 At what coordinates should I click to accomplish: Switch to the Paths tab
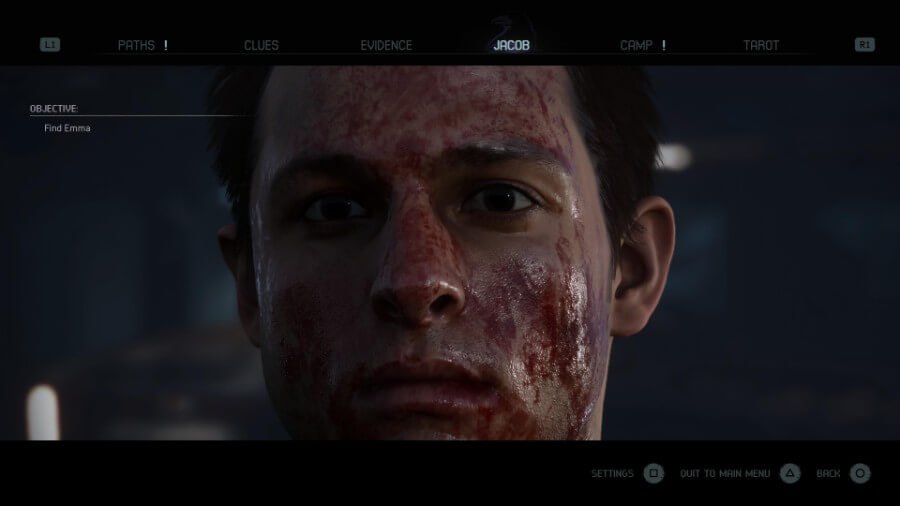tap(137, 45)
